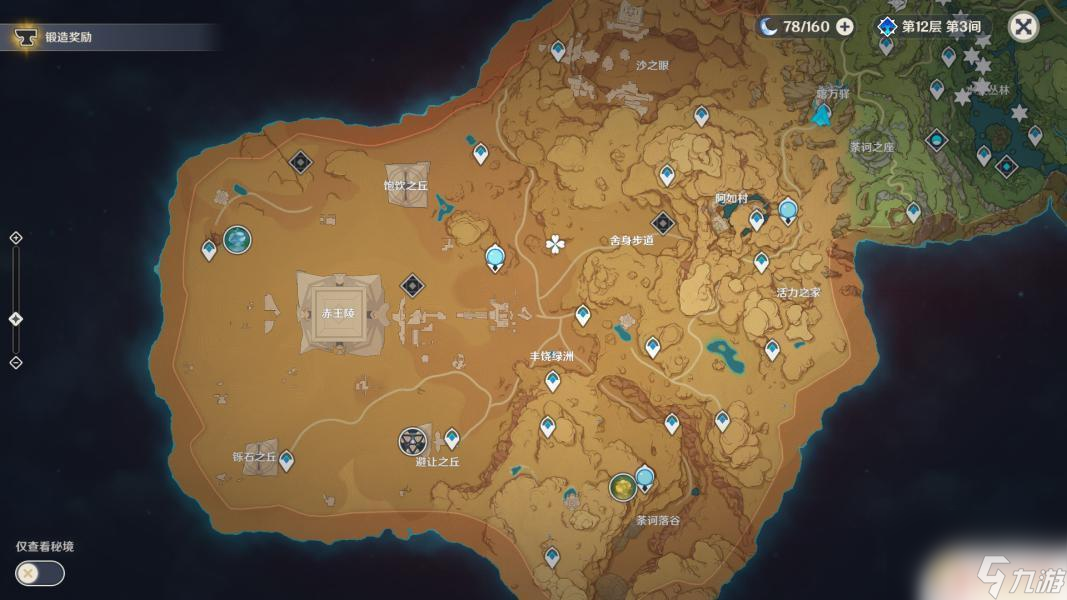Select the Statue of the Seven marker

(821, 115)
